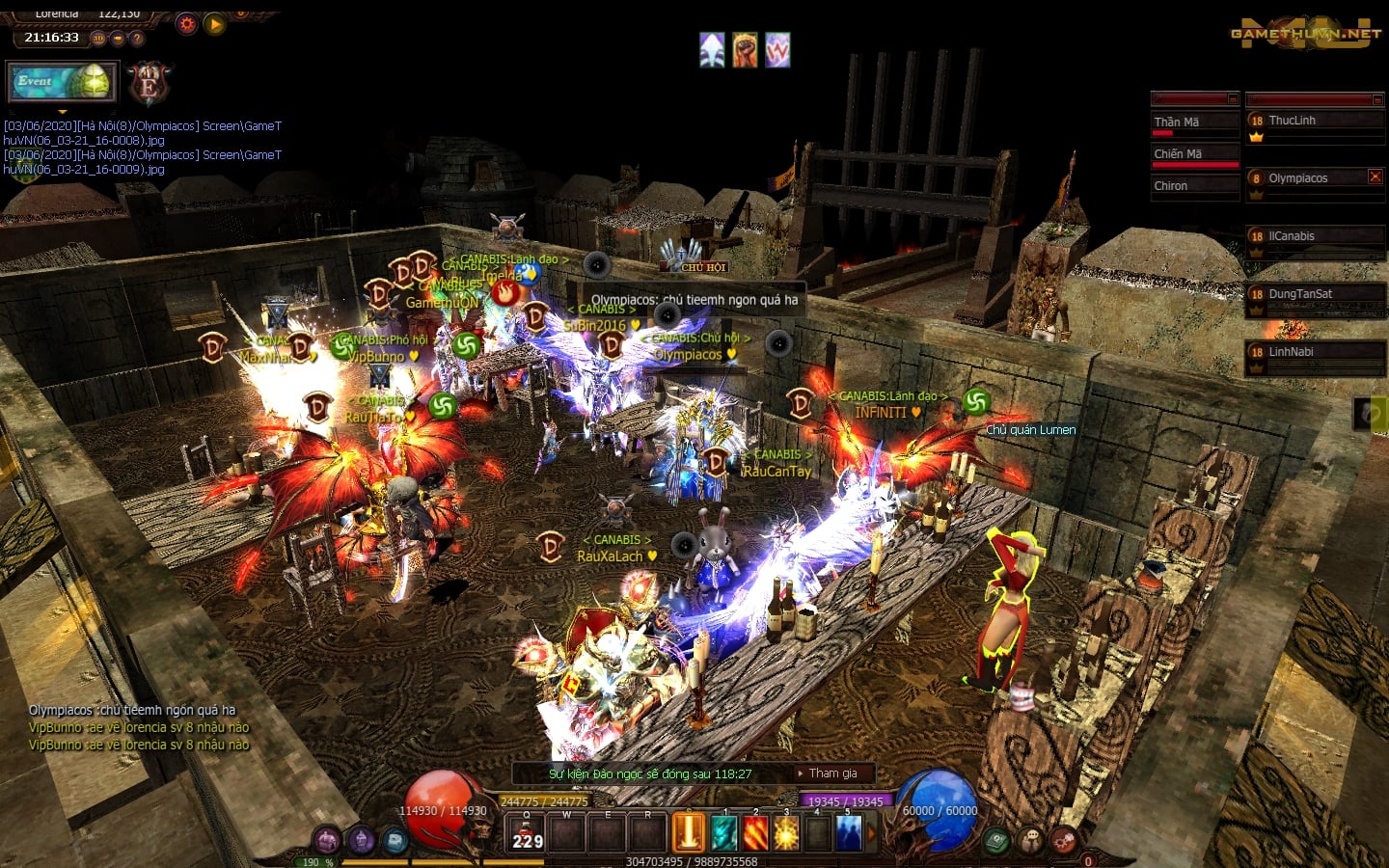This screenshot has height=868, width=1389.
Task: Open the chat bubble icon near mana orb
Action: [x=1030, y=840]
